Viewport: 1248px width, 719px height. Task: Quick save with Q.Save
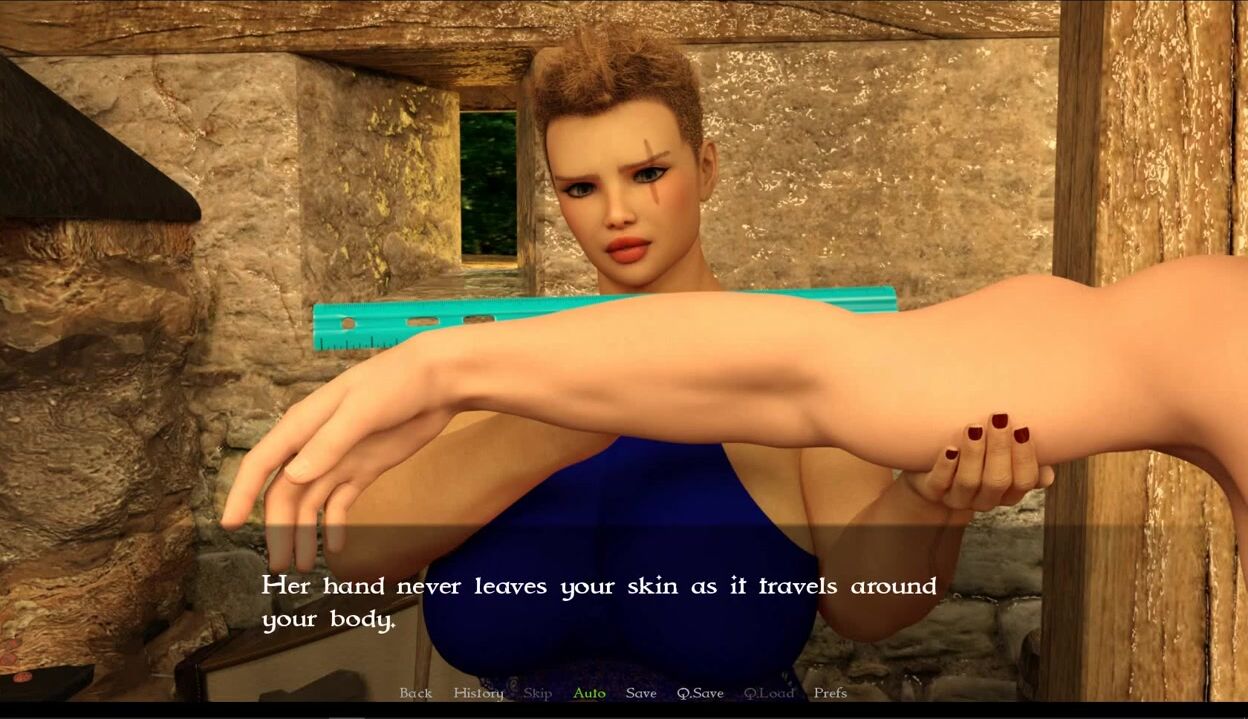700,693
